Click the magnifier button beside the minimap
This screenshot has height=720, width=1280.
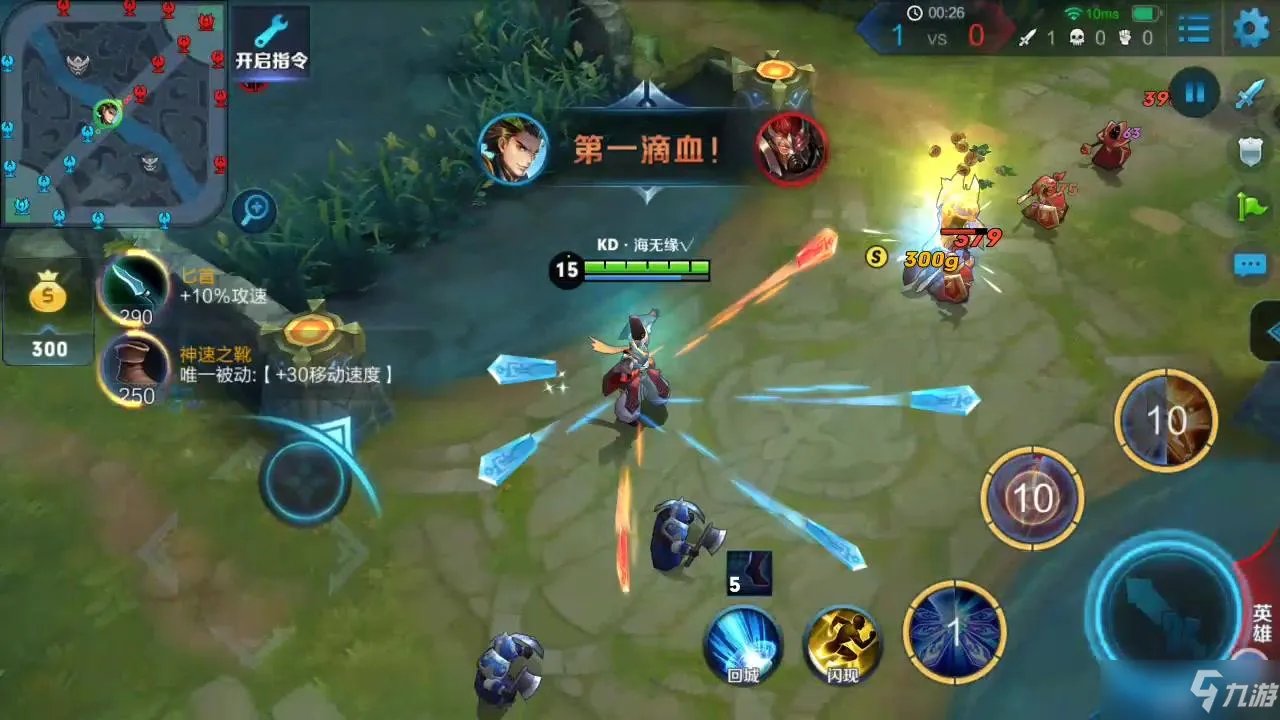255,210
